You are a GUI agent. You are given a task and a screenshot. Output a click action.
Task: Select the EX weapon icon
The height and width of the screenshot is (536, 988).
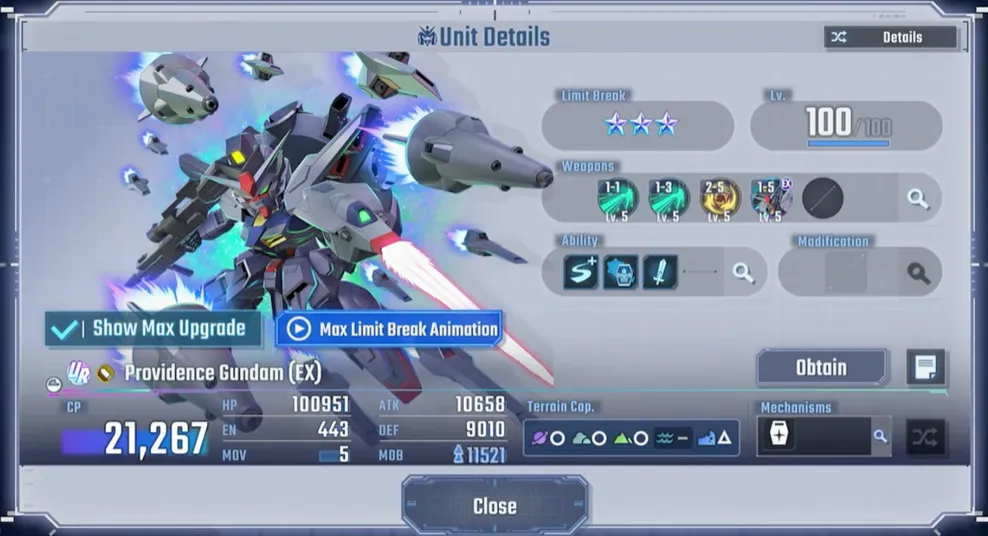(x=771, y=198)
